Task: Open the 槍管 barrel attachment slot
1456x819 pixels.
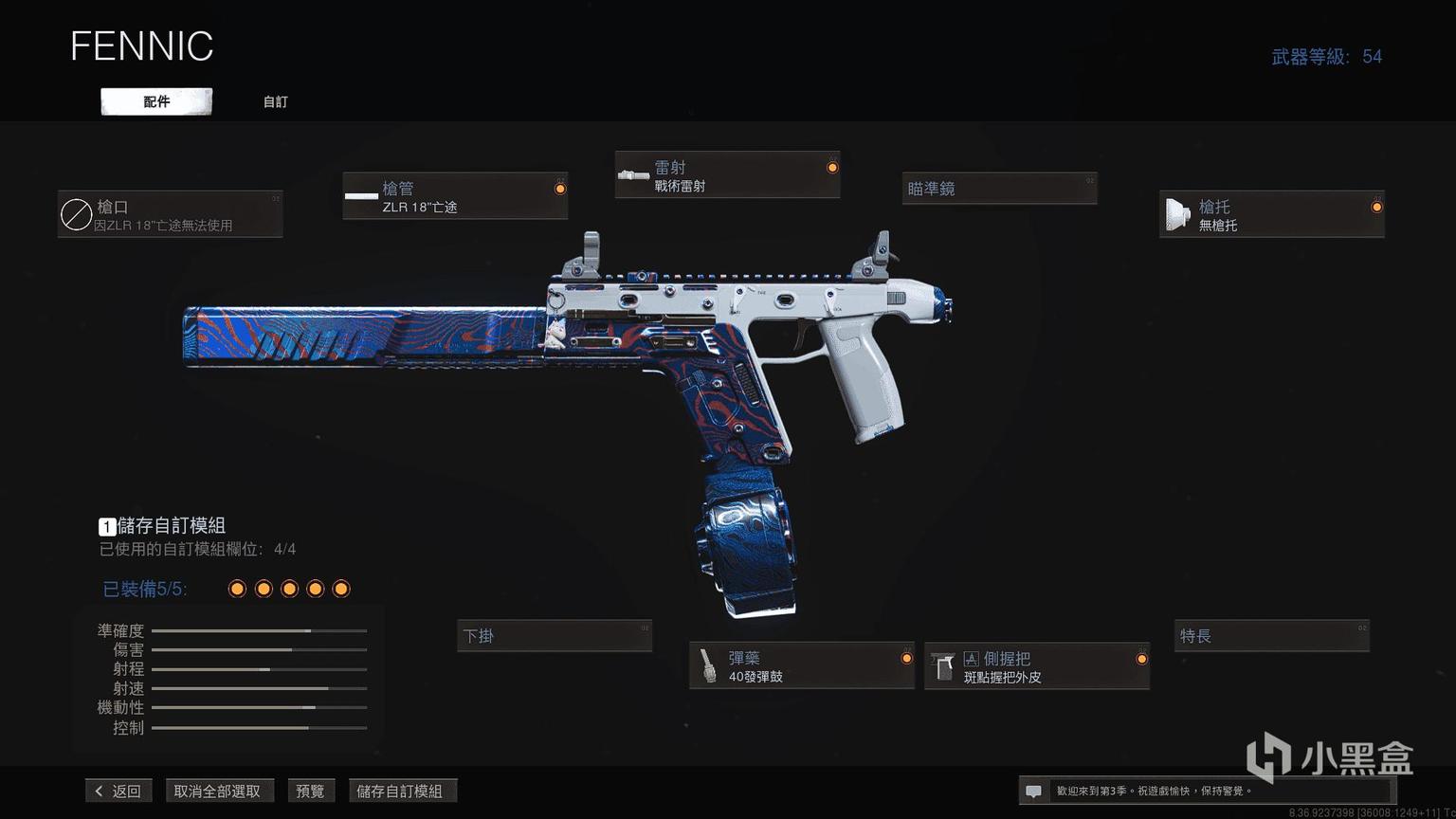Action: tap(455, 196)
